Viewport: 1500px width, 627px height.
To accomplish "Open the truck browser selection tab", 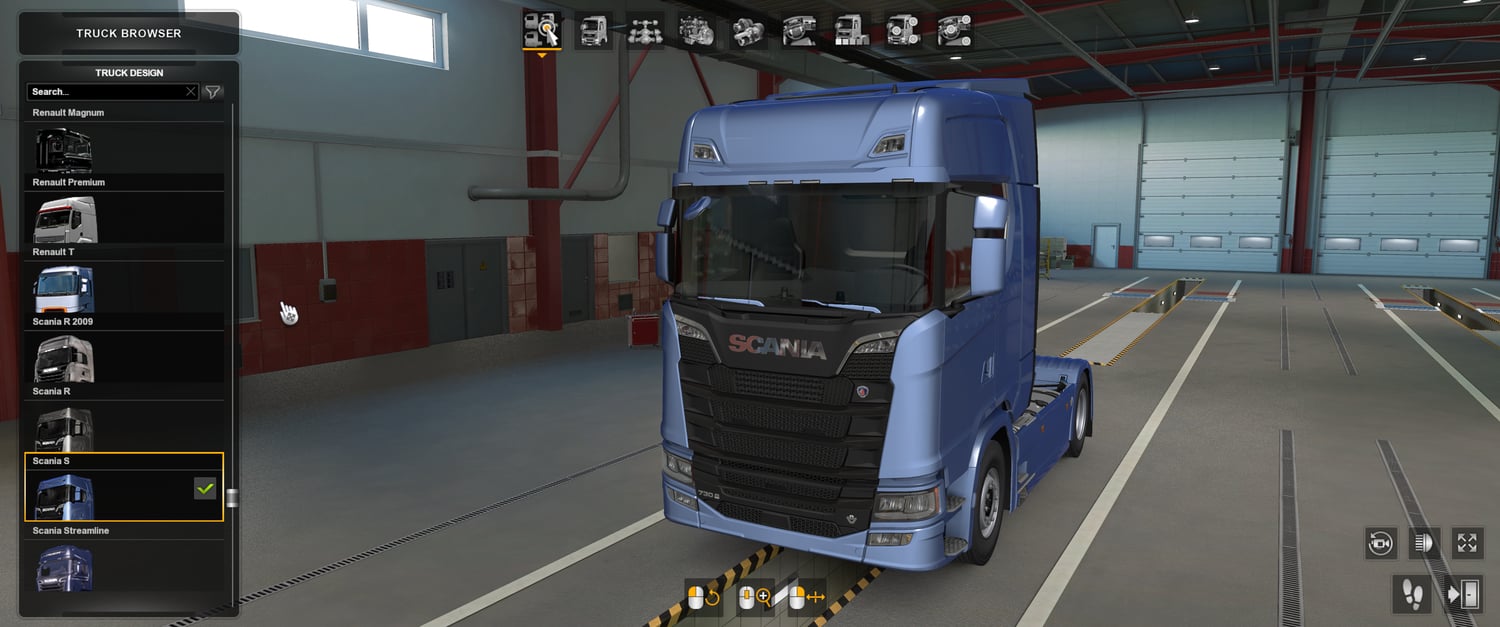I will 541,30.
